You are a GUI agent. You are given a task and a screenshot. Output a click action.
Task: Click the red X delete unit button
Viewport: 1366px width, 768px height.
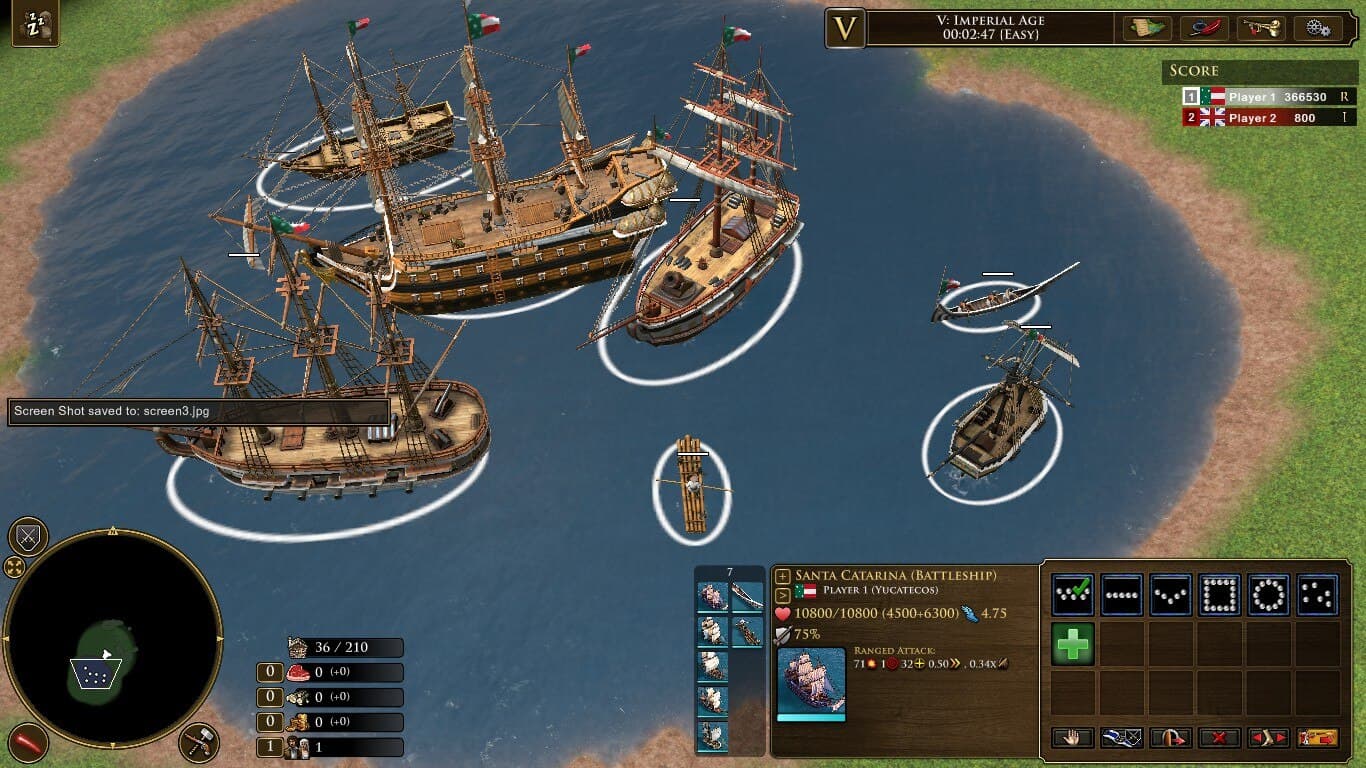pyautogui.click(x=1219, y=738)
